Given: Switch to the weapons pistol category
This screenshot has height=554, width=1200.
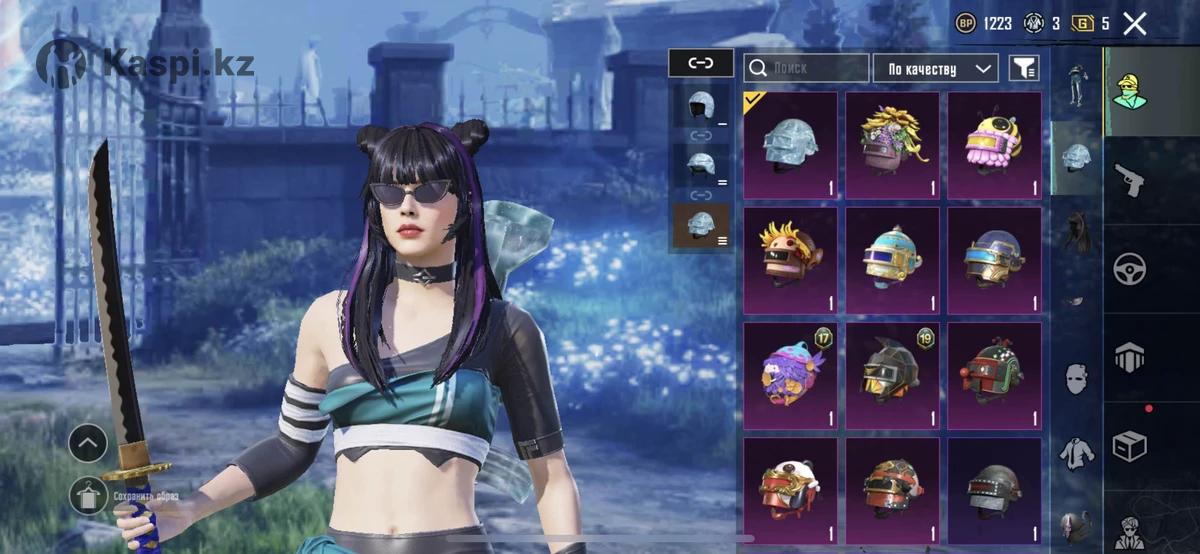Looking at the screenshot, I should coord(1130,181).
